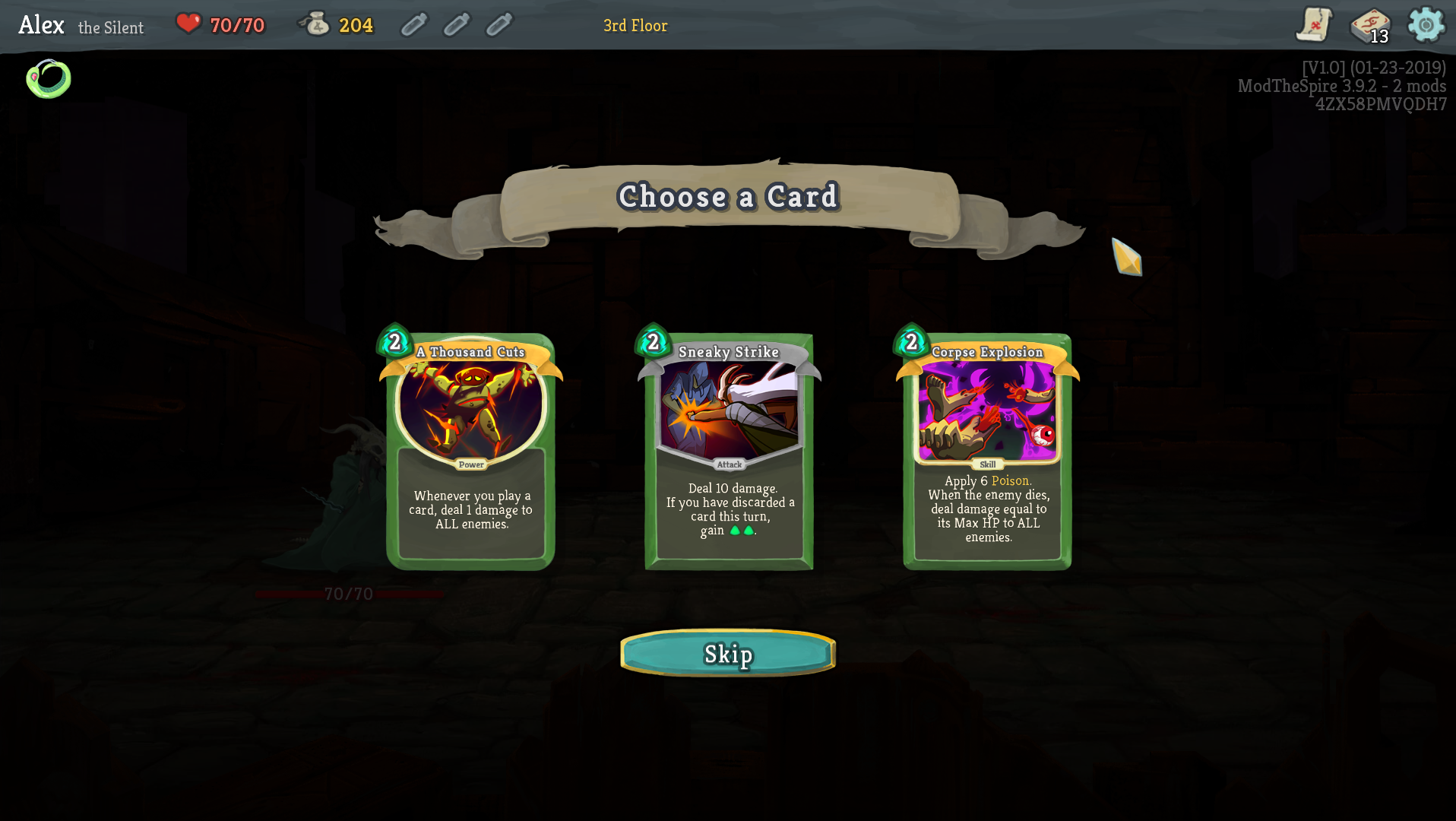The height and width of the screenshot is (821, 1456).
Task: Skip the card reward
Action: (x=728, y=653)
